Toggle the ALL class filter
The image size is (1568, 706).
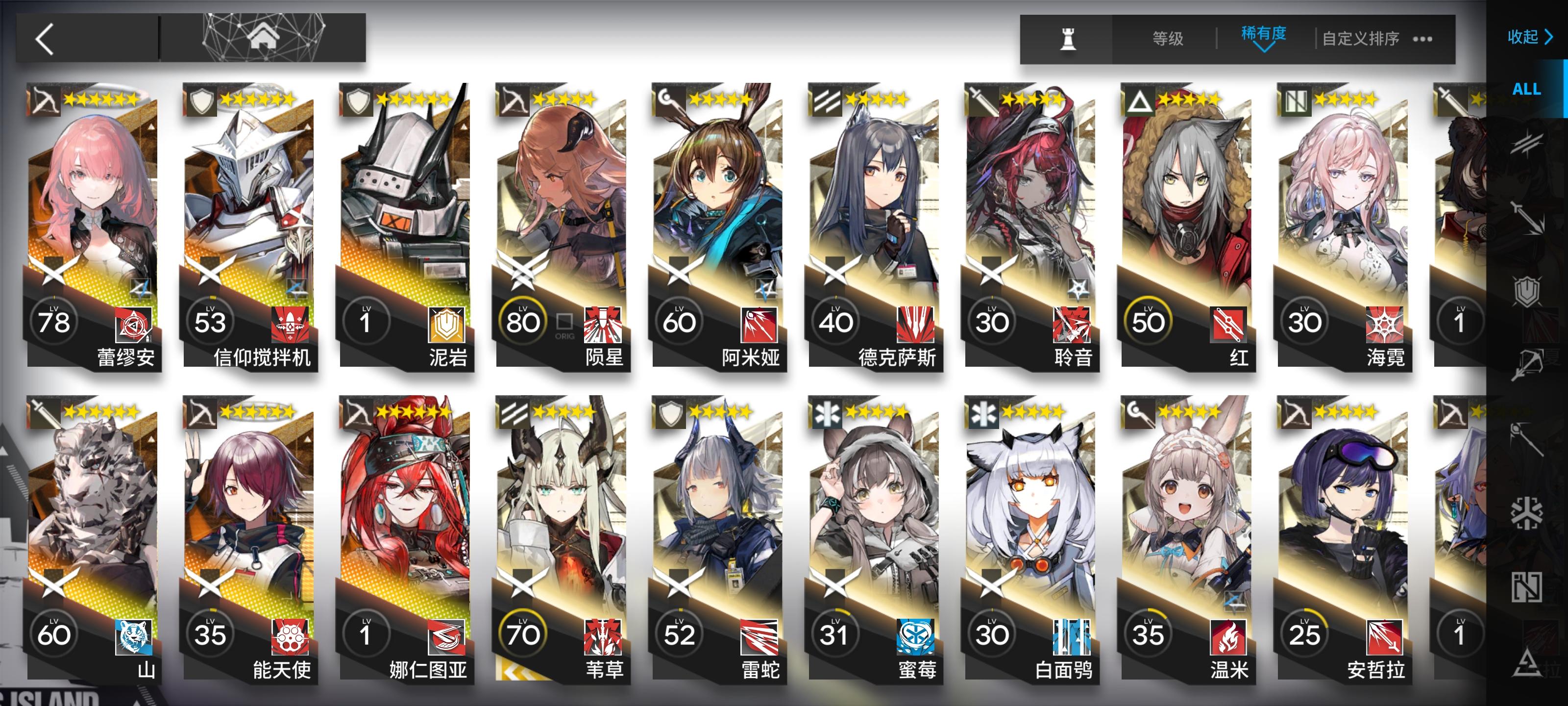pyautogui.click(x=1528, y=89)
